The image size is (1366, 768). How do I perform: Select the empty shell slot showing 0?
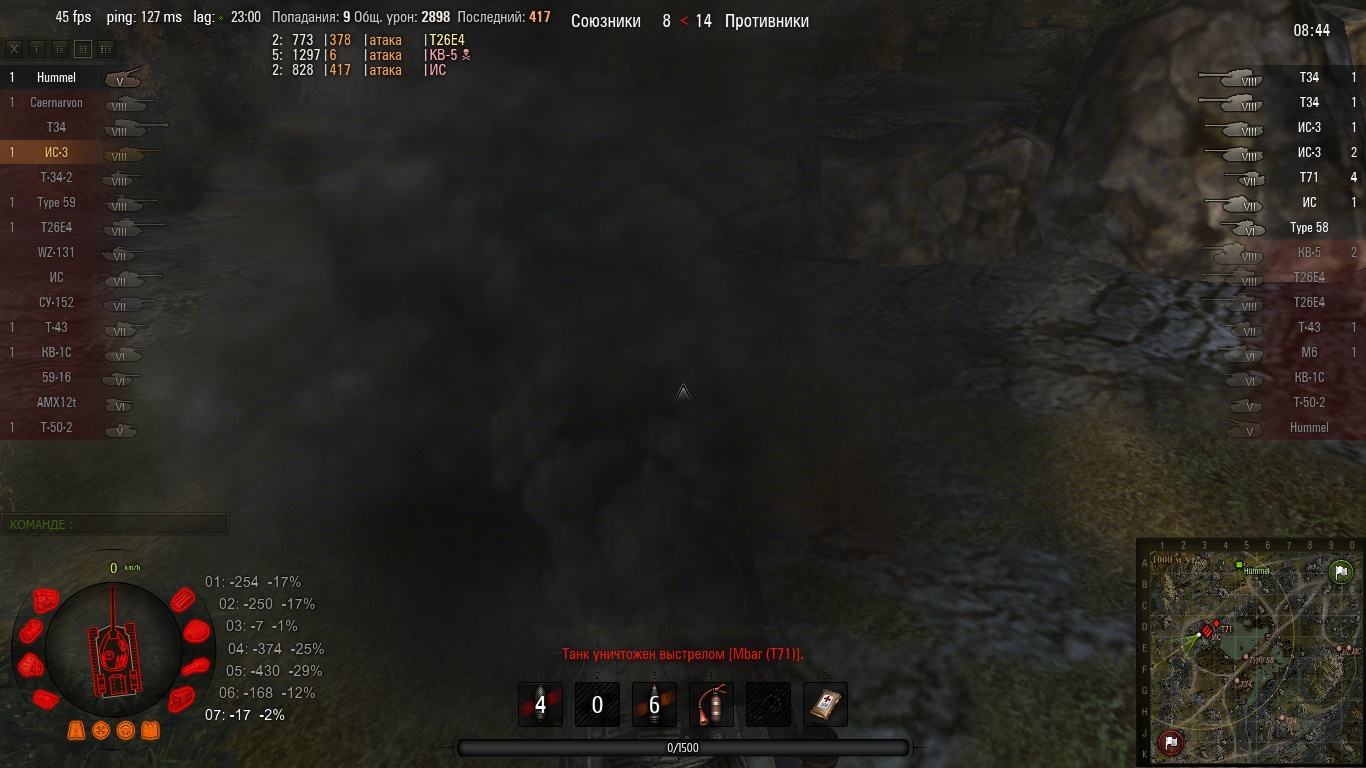coord(597,705)
